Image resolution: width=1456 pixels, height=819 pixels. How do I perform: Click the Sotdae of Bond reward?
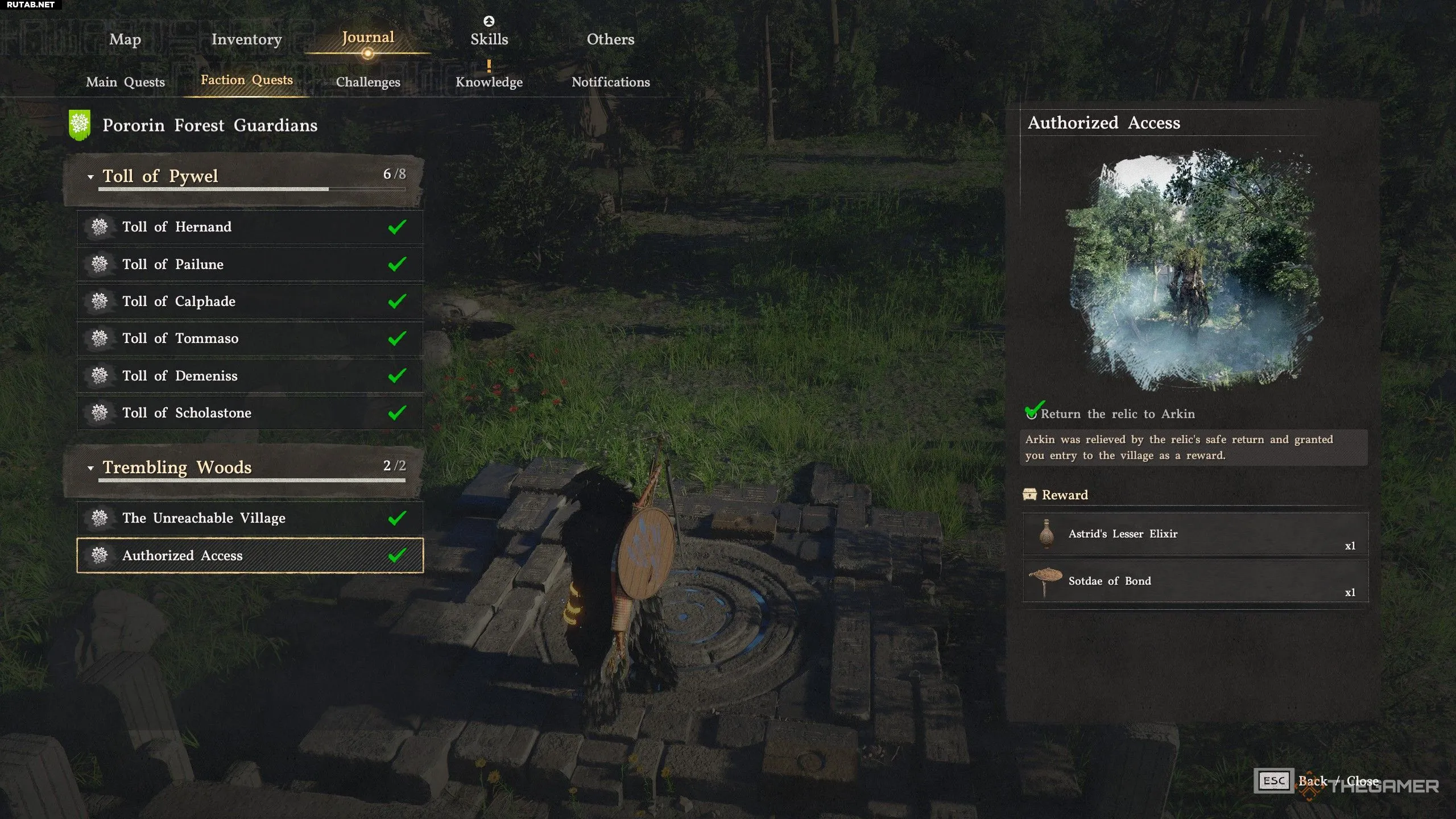pos(1194,581)
